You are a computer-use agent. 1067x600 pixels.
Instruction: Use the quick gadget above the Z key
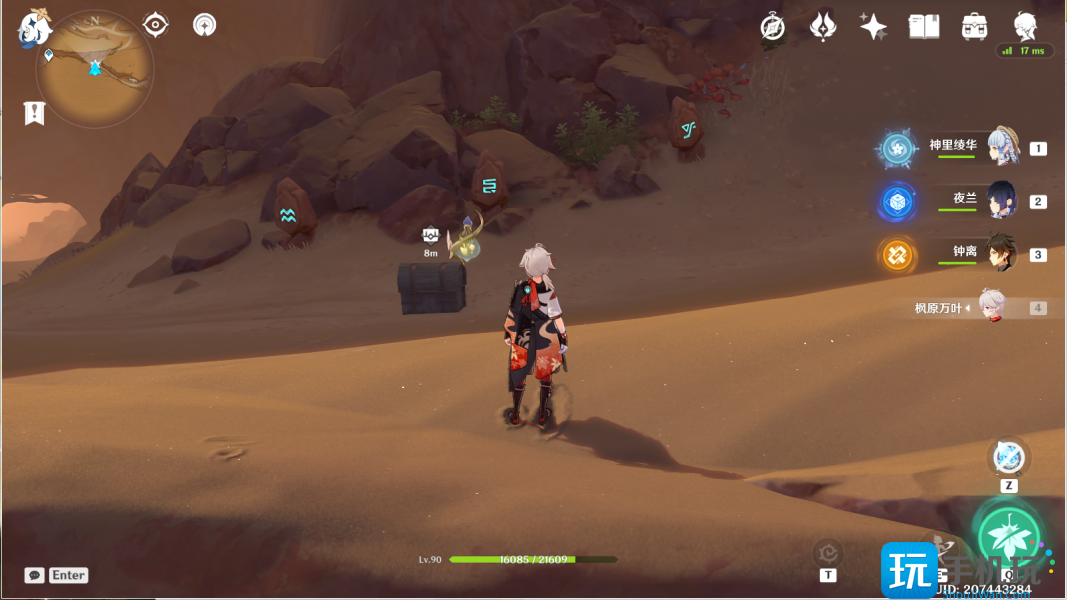click(x=1008, y=458)
